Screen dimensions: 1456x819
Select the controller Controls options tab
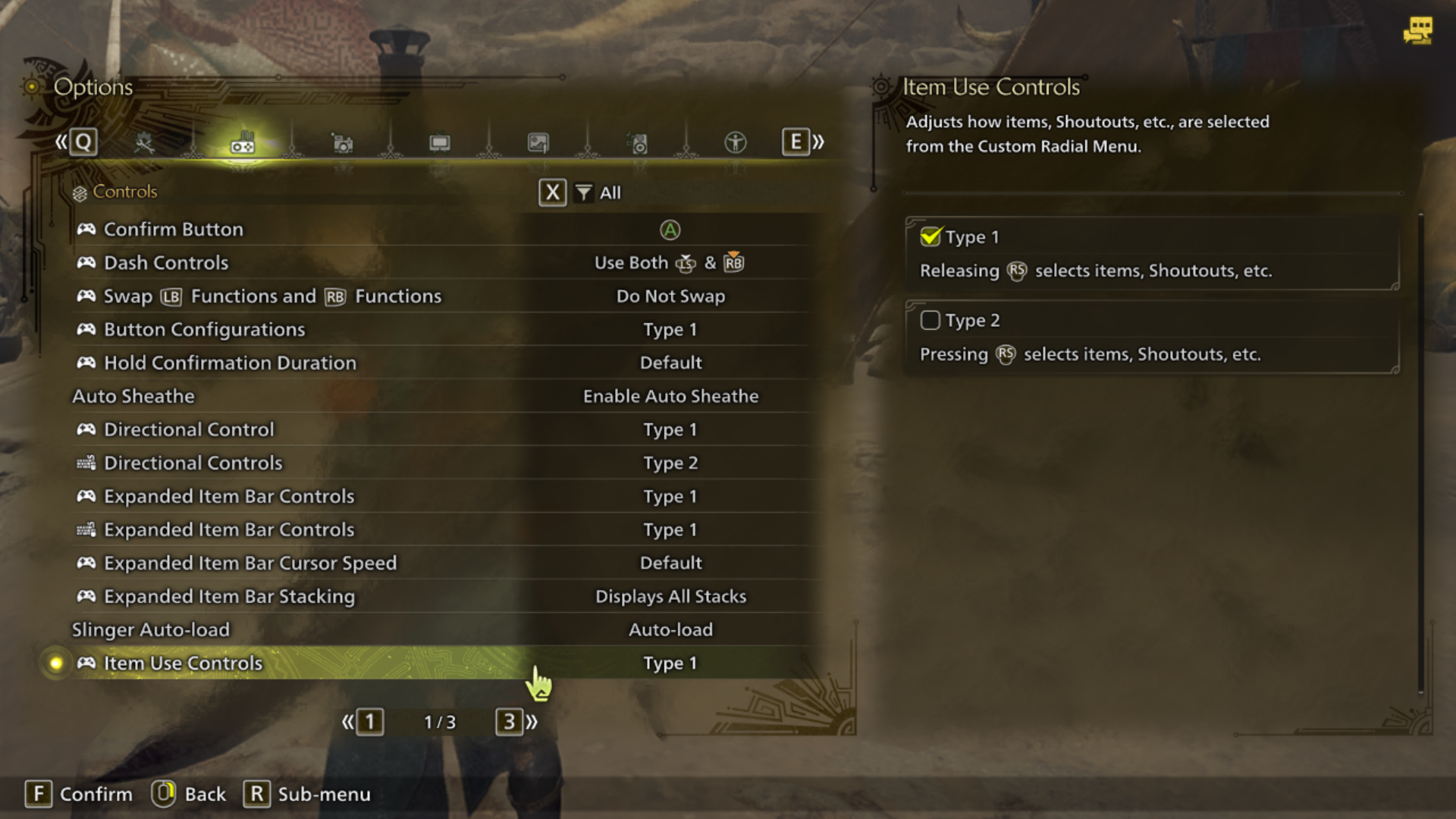tap(243, 143)
